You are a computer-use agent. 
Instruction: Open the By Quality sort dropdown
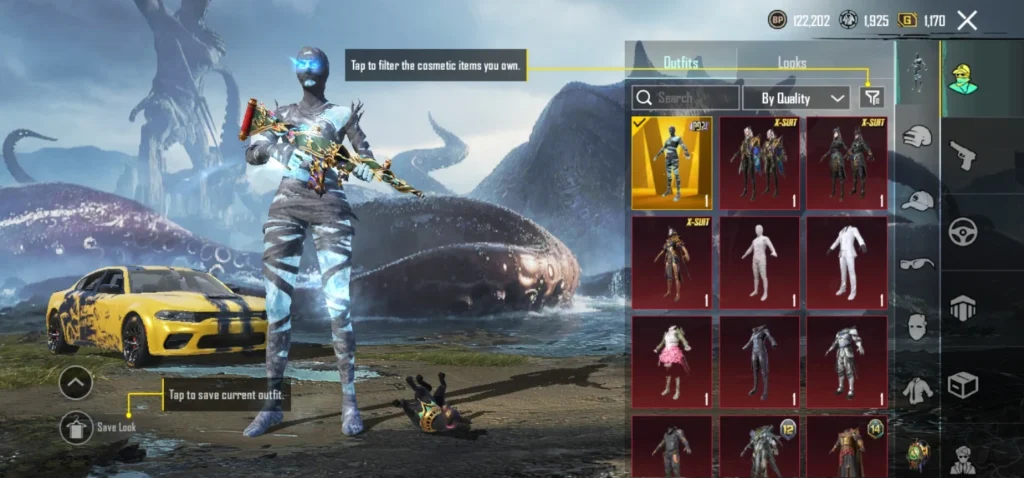[x=797, y=98]
